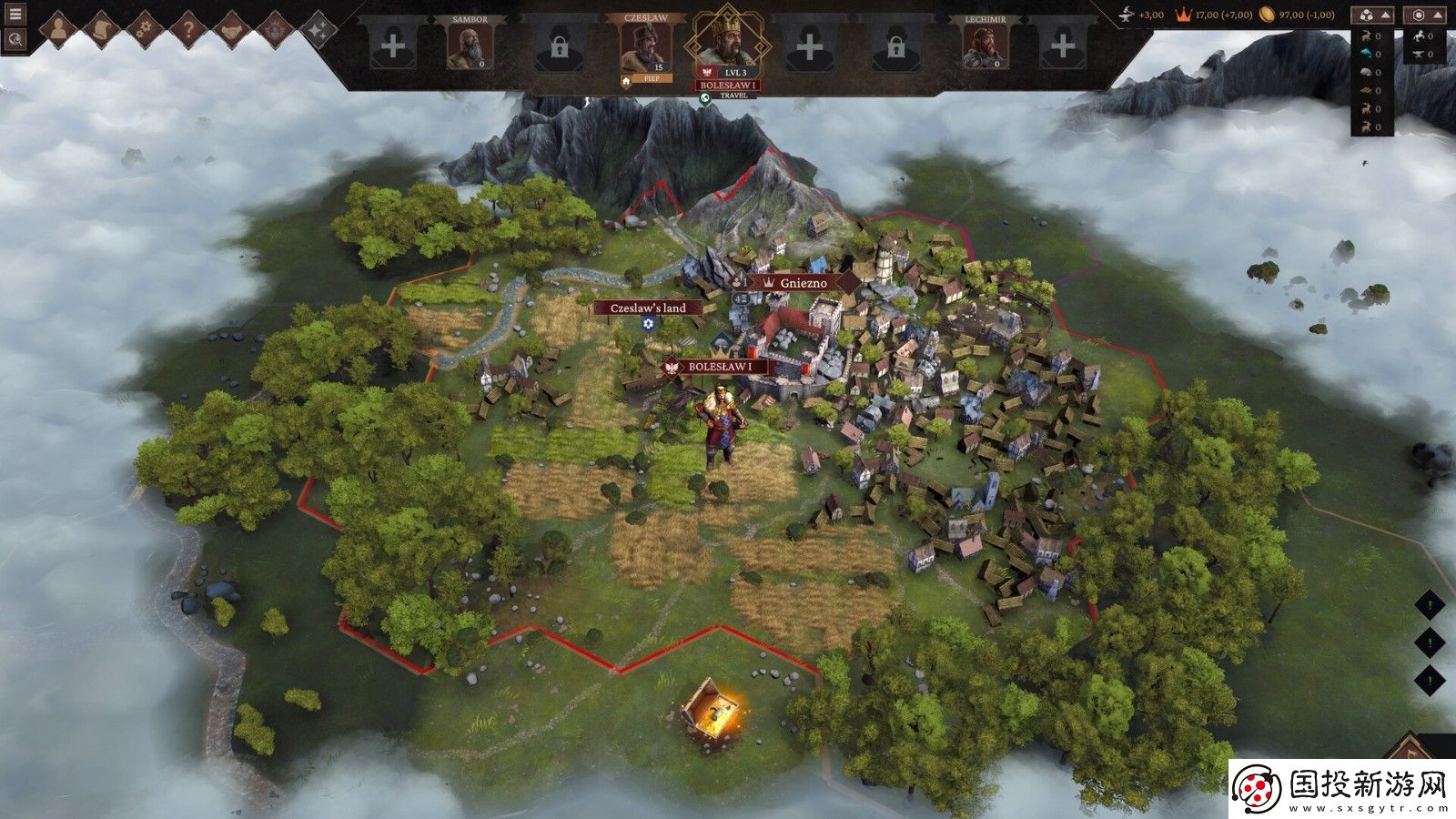Click the magnifying glass search button

[15, 39]
